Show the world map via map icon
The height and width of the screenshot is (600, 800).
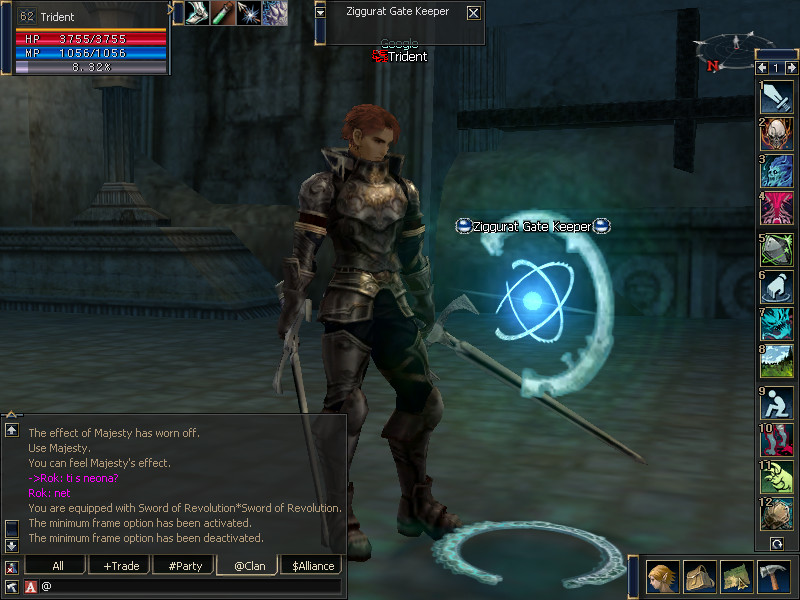click(x=737, y=576)
